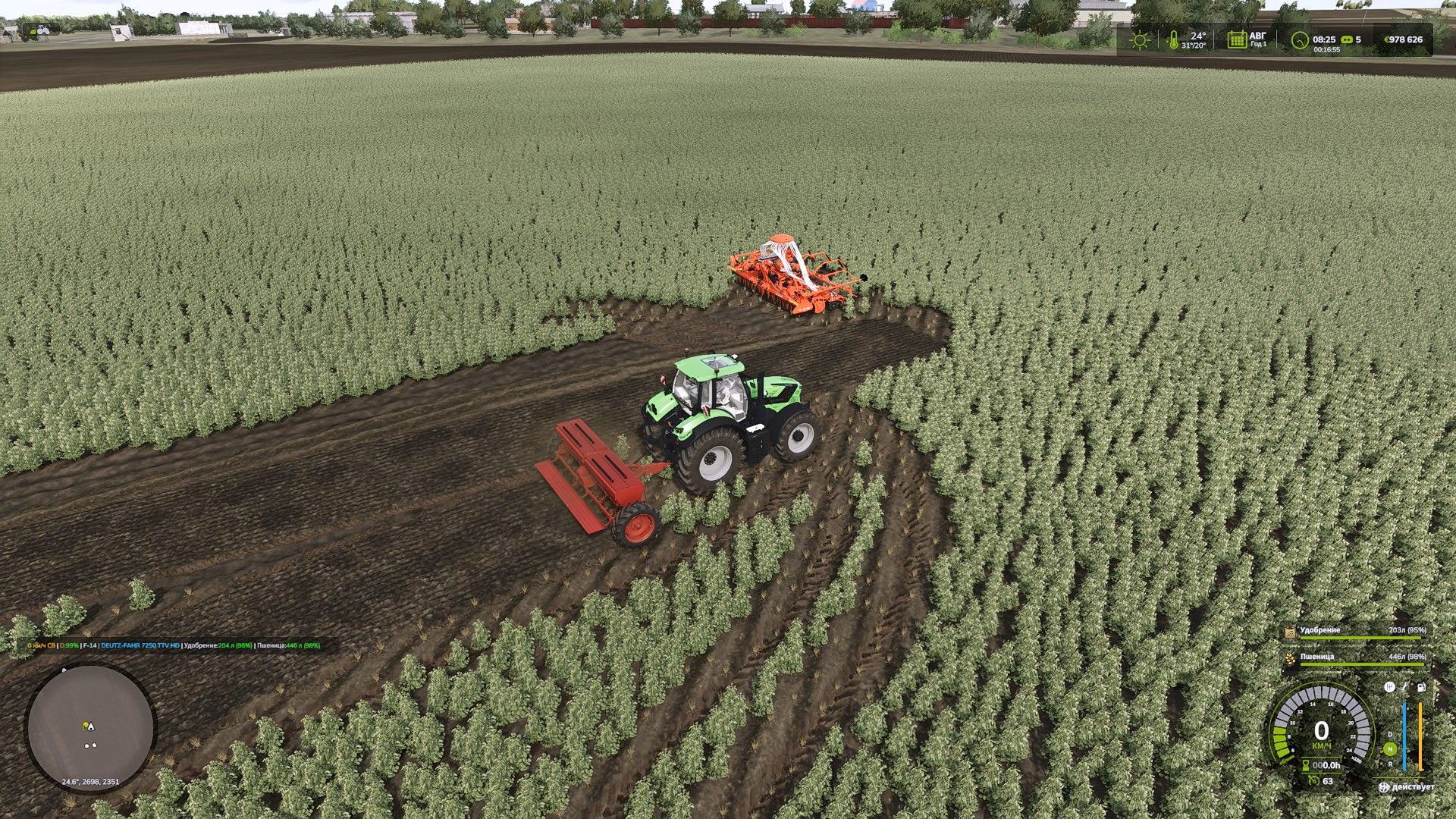Click the white vehicle arrow on minimap

click(x=90, y=726)
